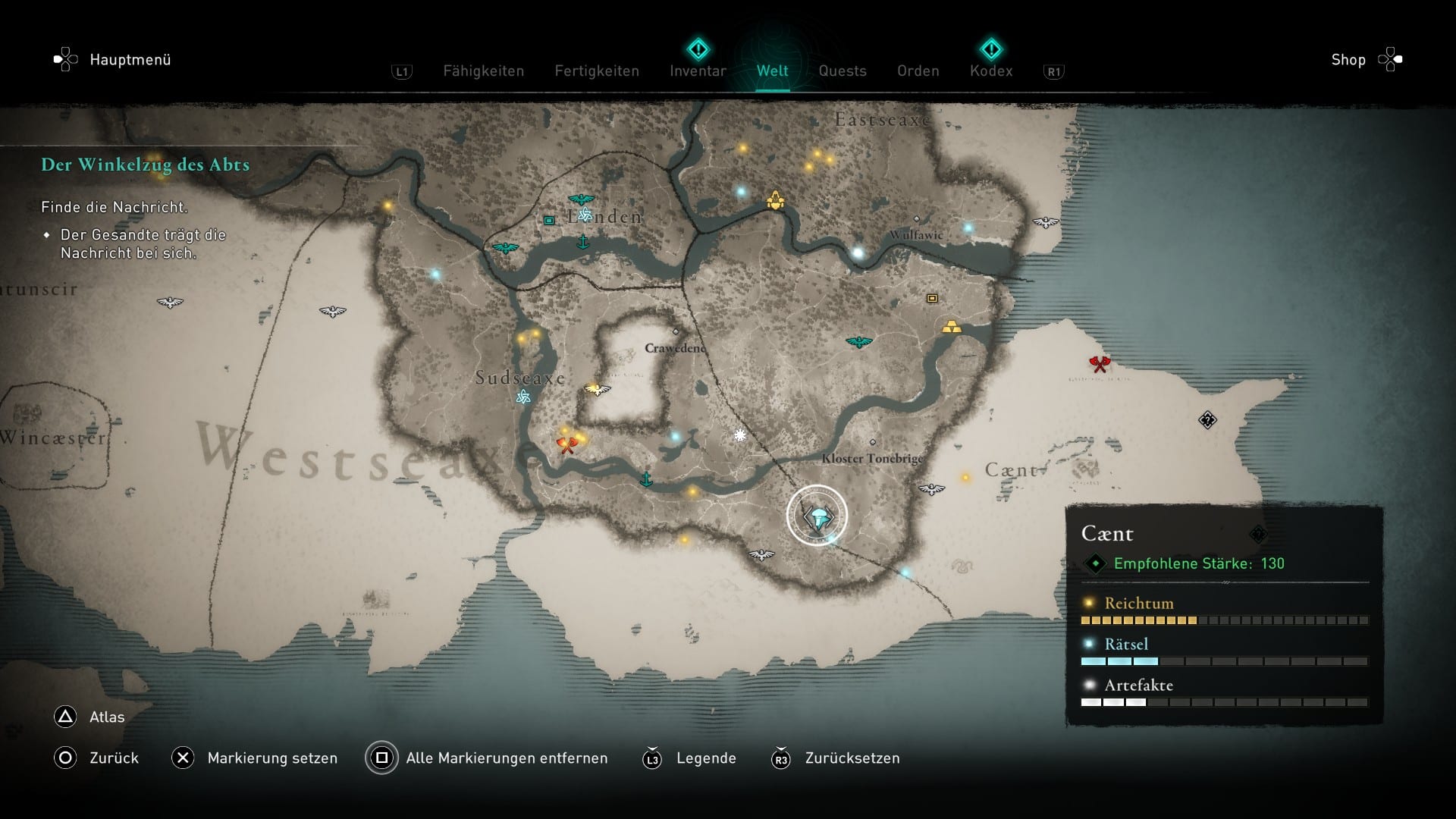Select the quest diamond marker near Kloster Tonebrige
This screenshot has height=819, width=1456.
click(819, 517)
